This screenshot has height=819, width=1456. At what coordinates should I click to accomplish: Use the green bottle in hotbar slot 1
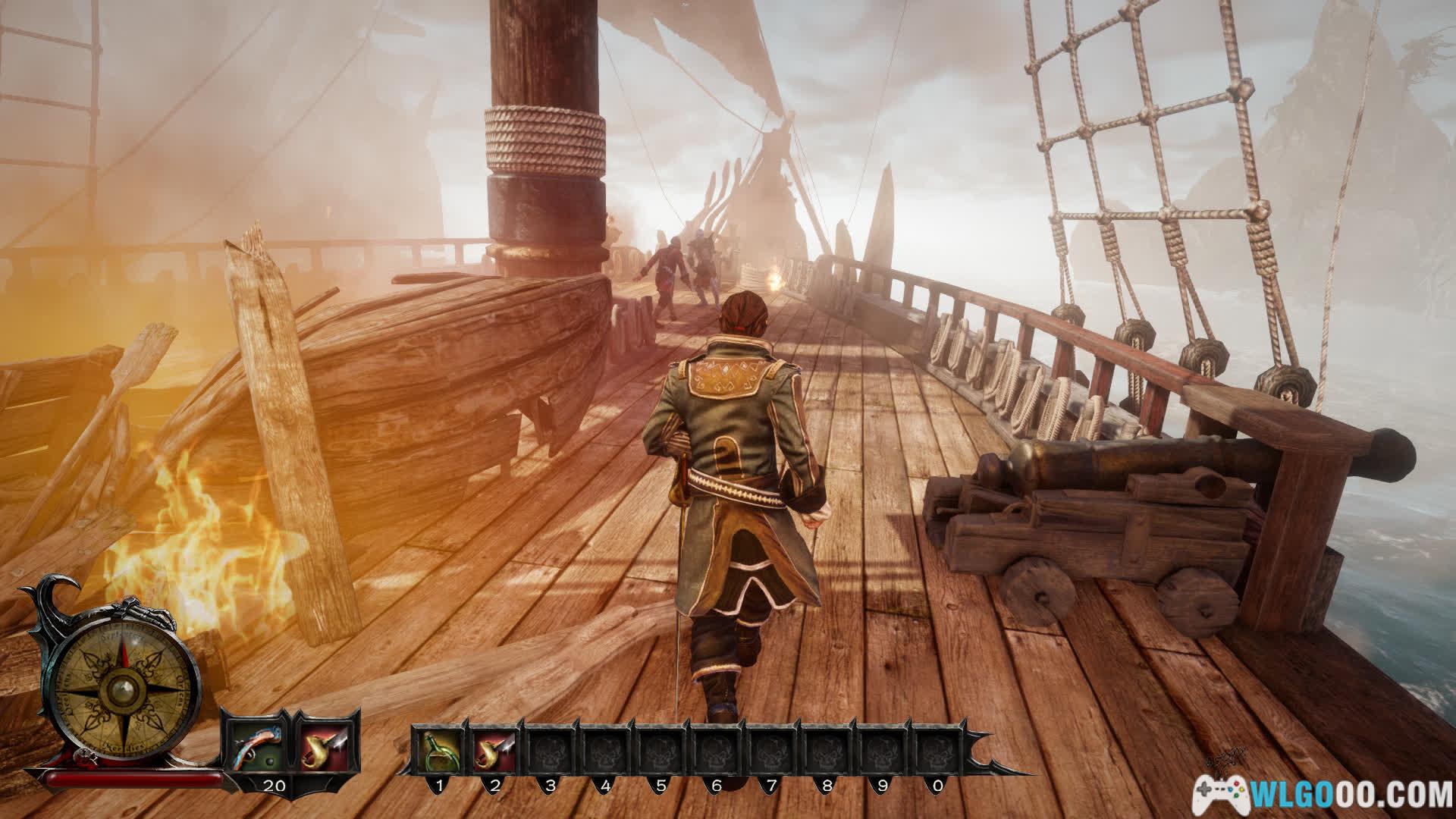point(439,750)
